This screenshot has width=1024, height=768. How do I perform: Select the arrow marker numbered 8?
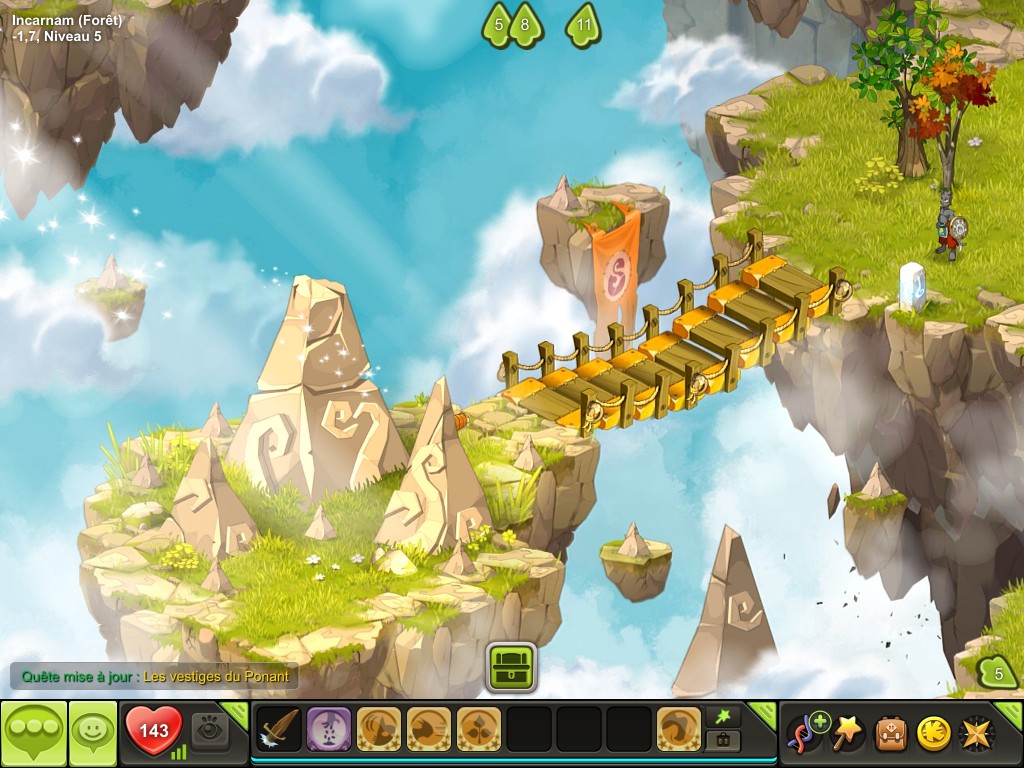(x=526, y=25)
